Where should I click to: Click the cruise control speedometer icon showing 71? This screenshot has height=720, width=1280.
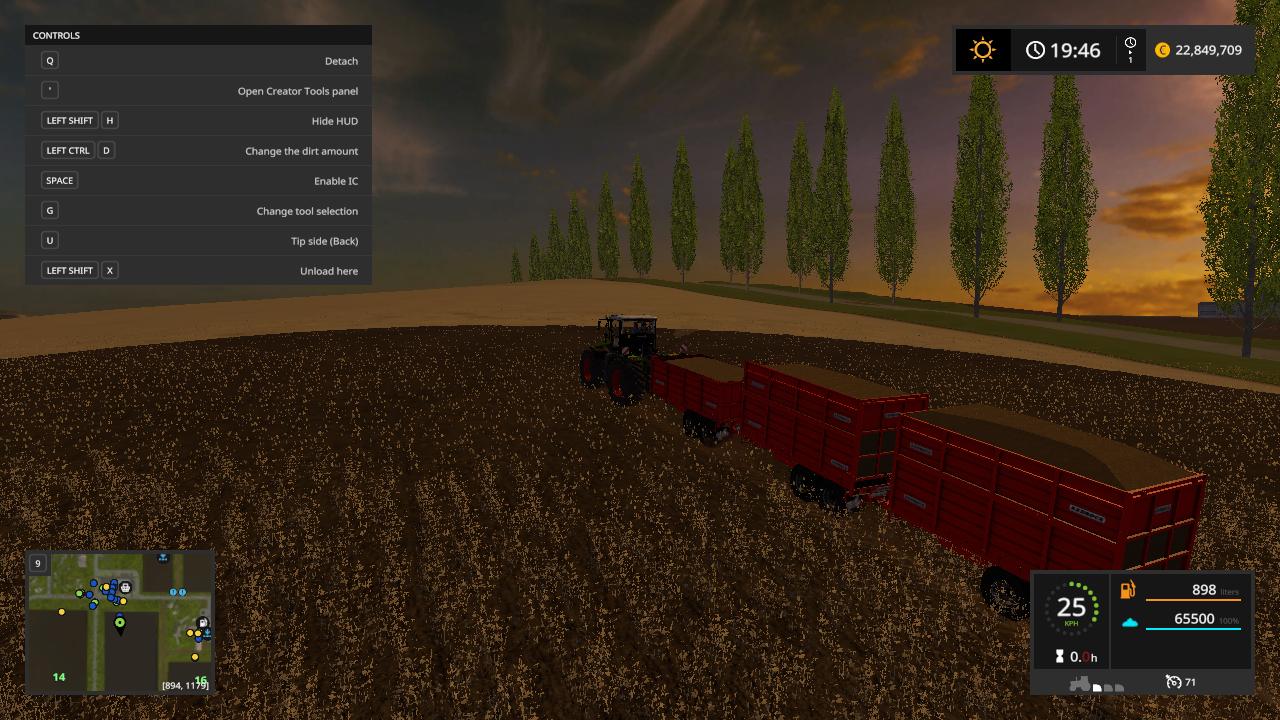(x=1173, y=681)
